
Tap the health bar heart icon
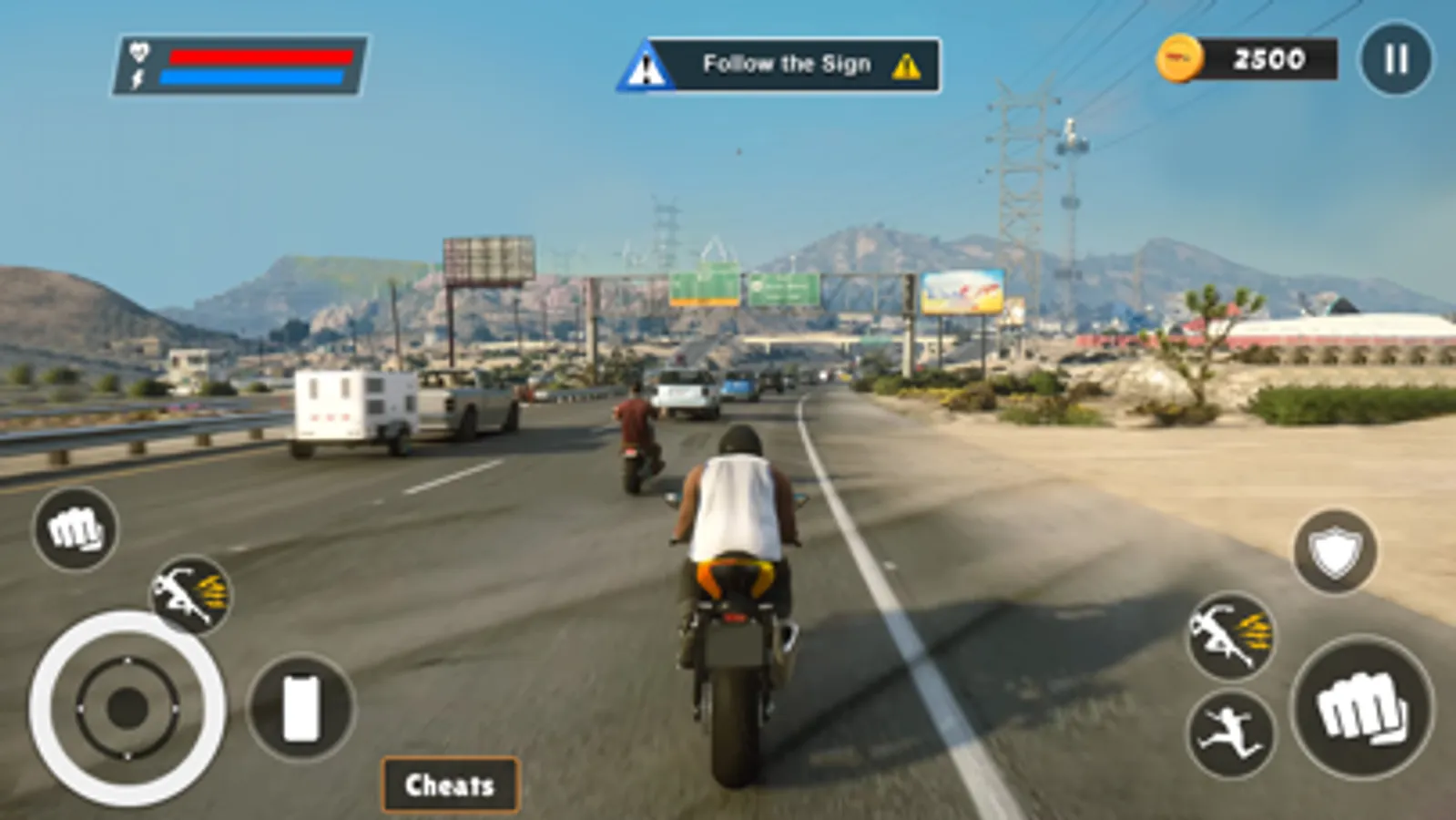pos(137,53)
